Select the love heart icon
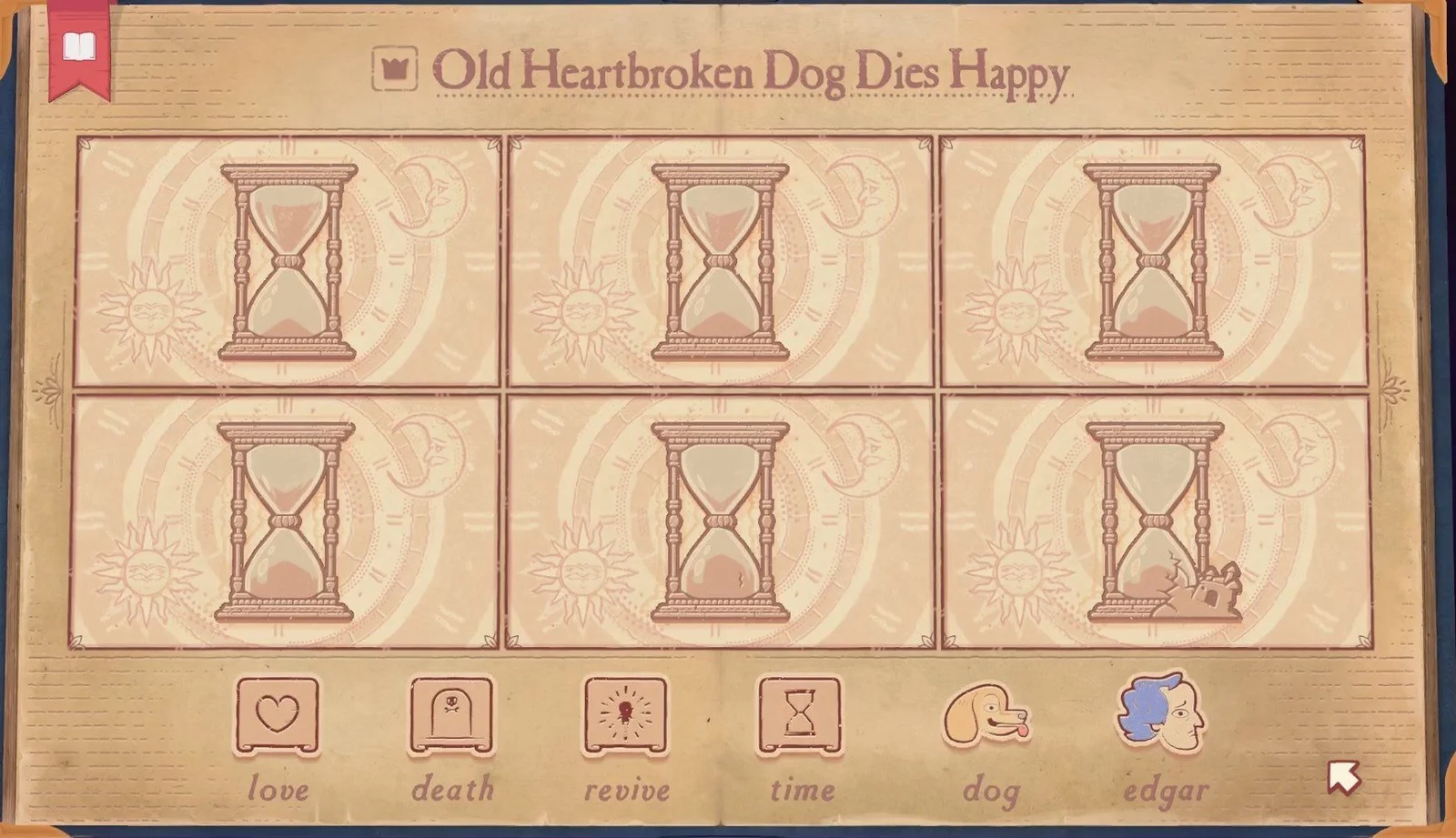The width and height of the screenshot is (1456, 838). (278, 715)
